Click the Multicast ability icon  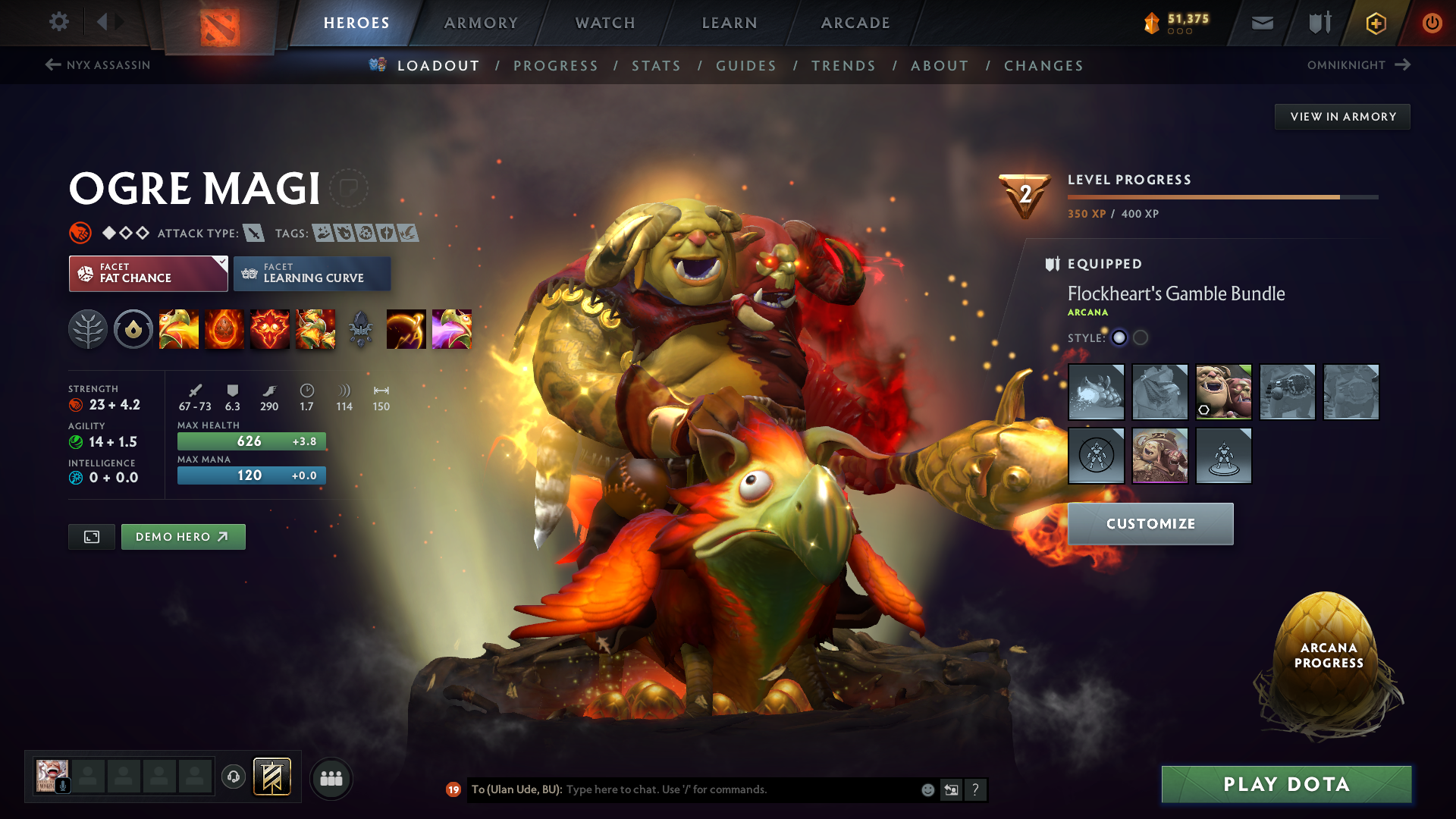tap(315, 329)
